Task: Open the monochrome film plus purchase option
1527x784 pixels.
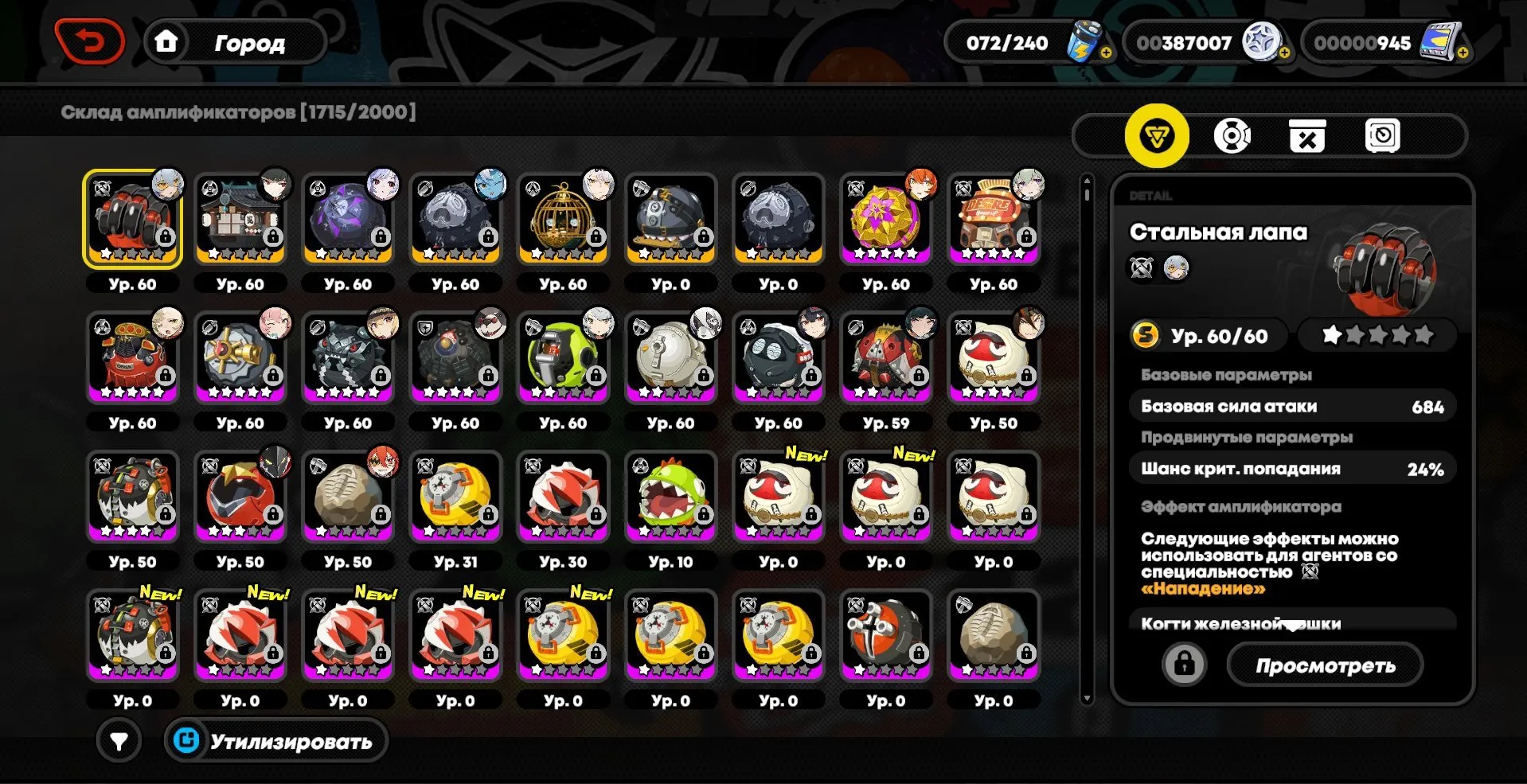Action: (1463, 53)
